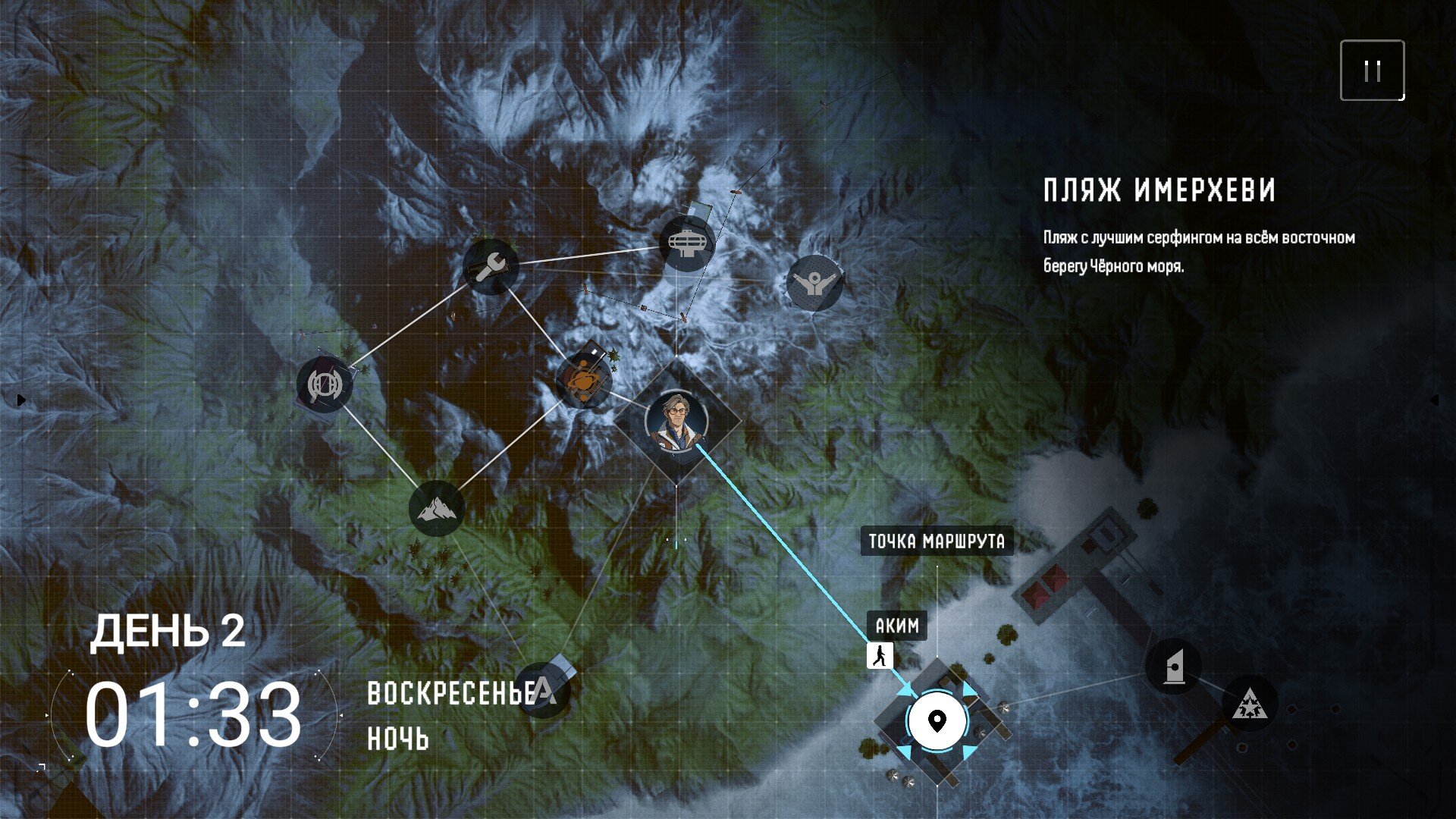
Task: Choose the observatory tower map node
Action: [x=687, y=243]
